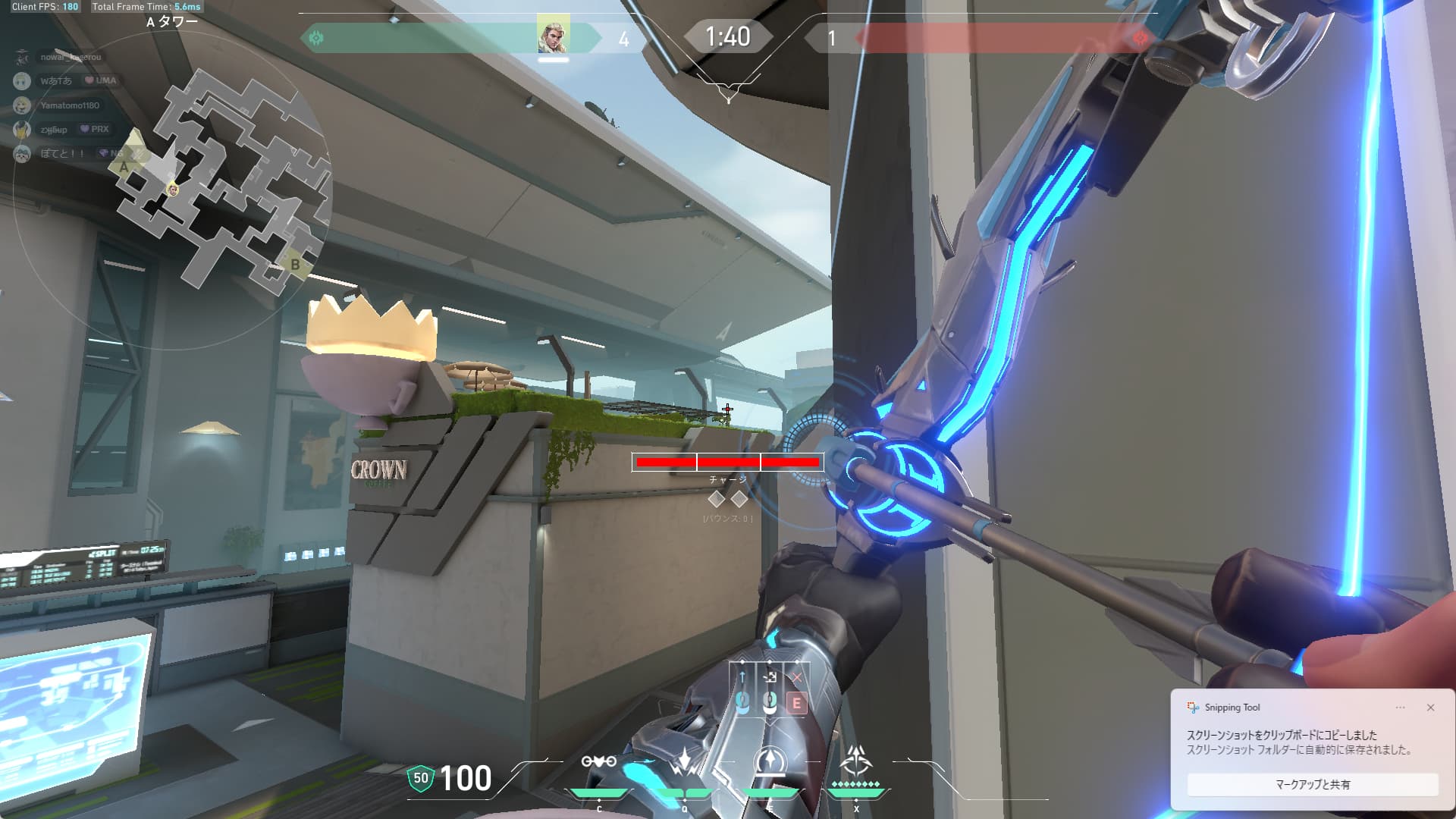Screen dimensions: 1456x819
Task: Close the Snipping Tool notification
Action: 1430,708
